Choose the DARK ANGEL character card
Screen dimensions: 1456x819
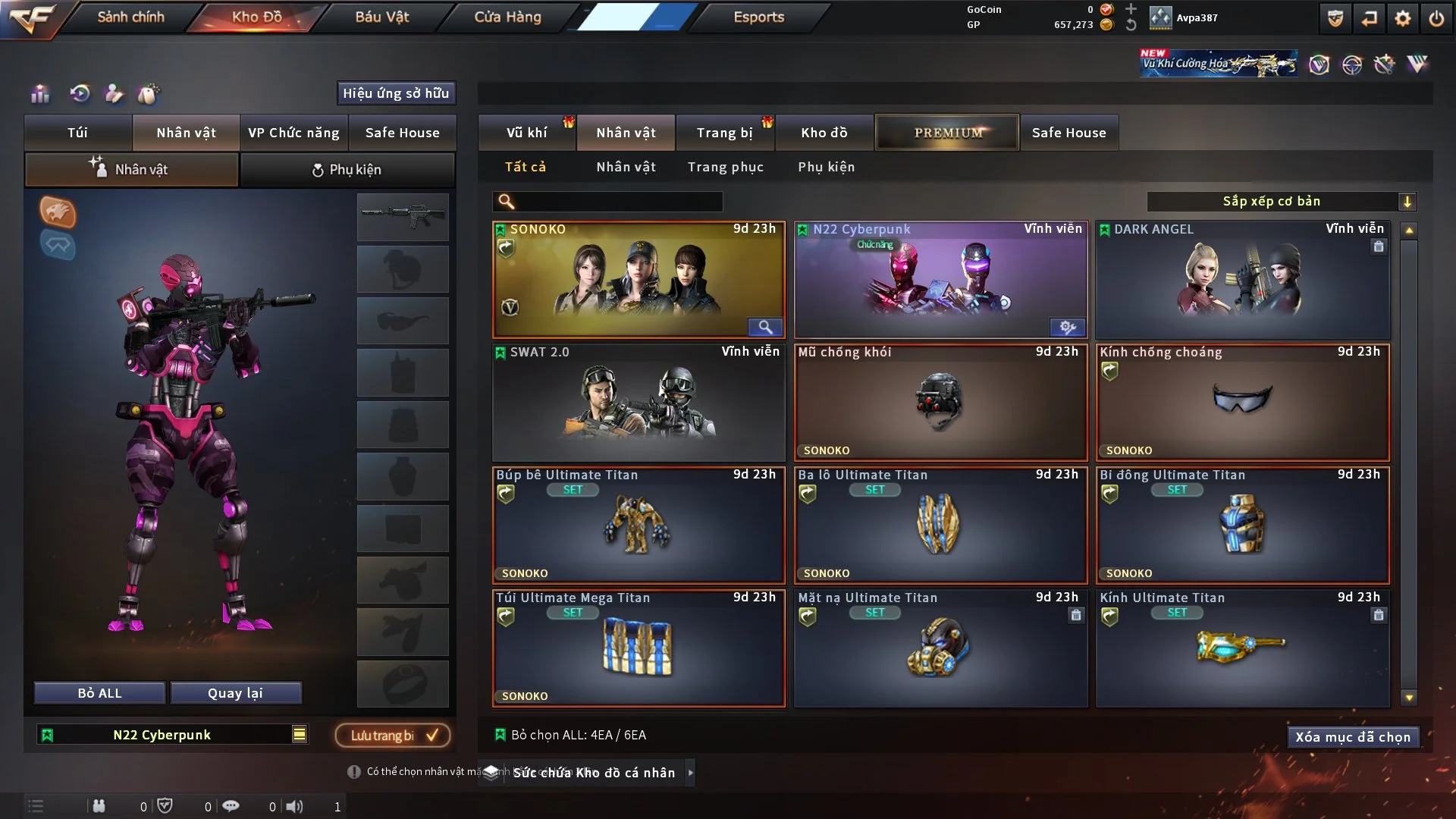tap(1242, 281)
